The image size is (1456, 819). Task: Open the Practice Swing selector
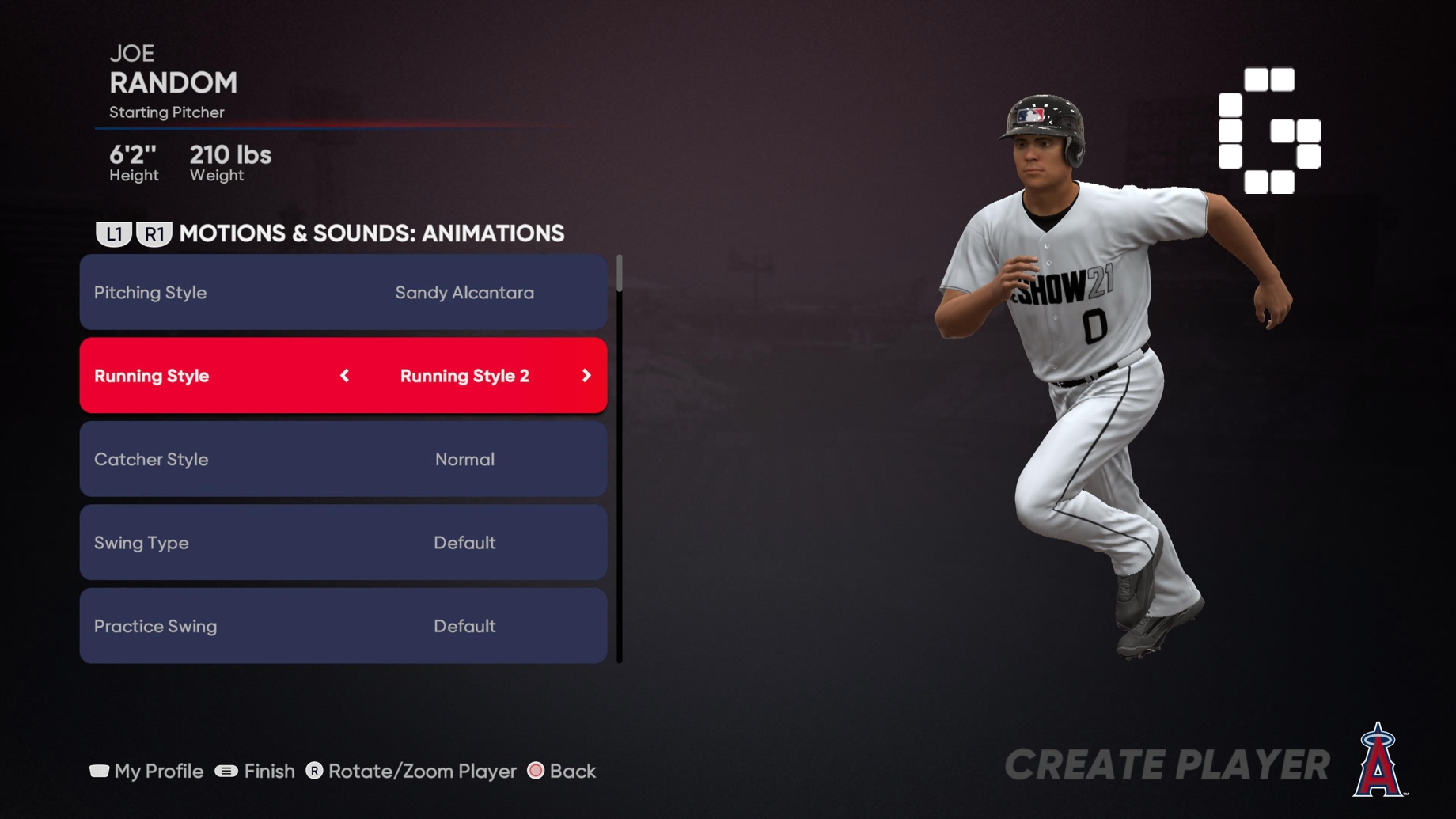343,626
